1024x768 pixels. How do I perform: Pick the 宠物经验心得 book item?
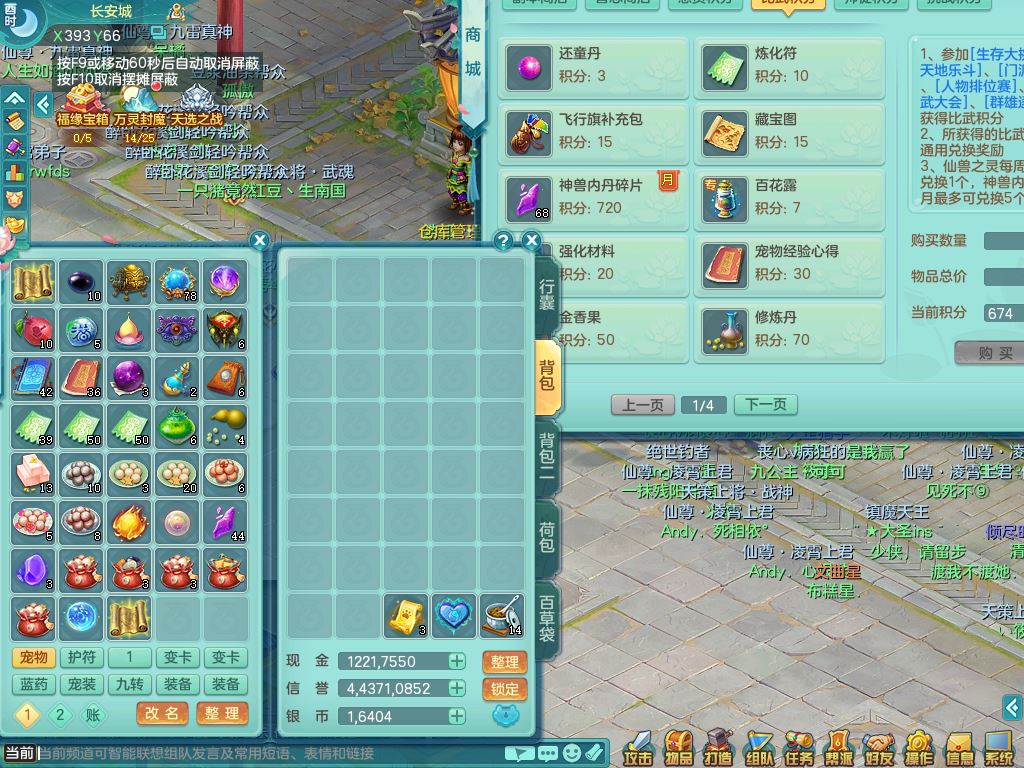click(x=788, y=265)
